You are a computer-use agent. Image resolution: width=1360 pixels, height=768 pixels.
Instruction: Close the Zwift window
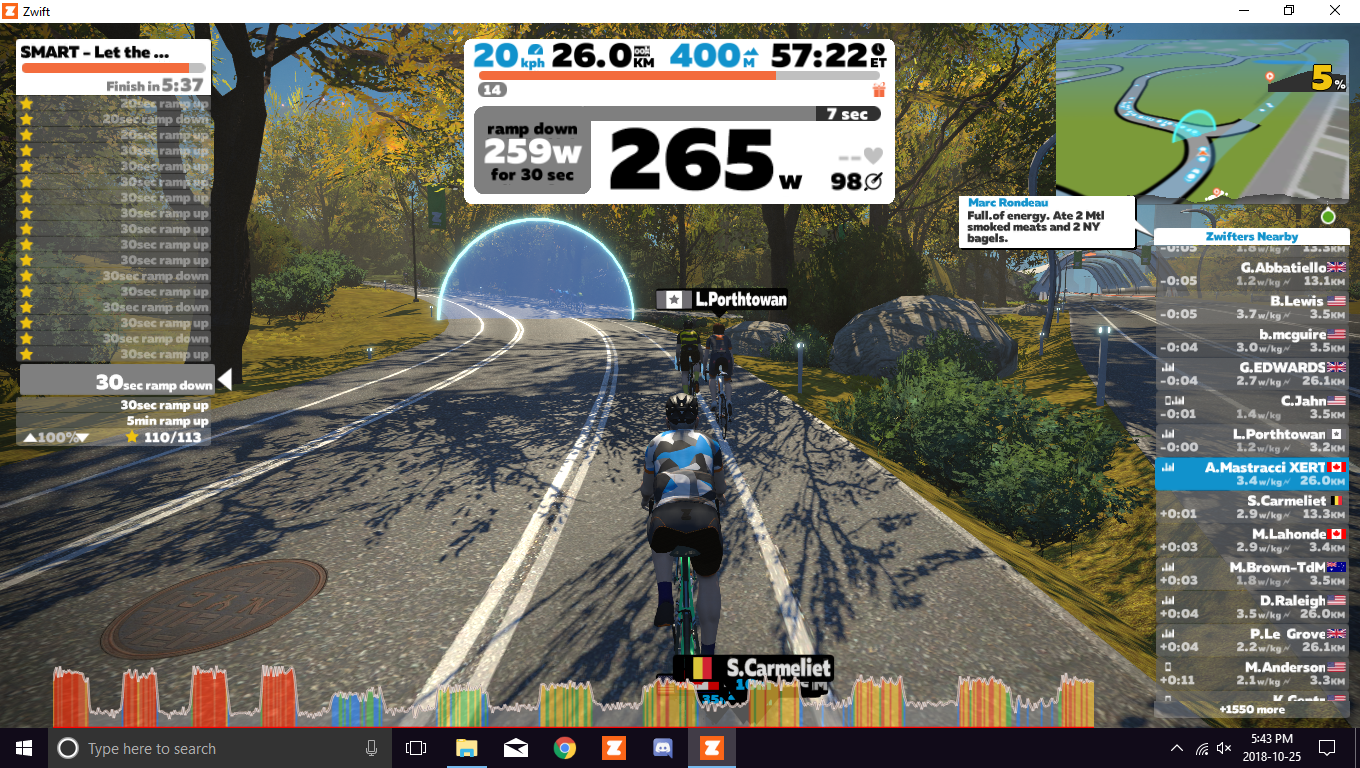point(1334,10)
